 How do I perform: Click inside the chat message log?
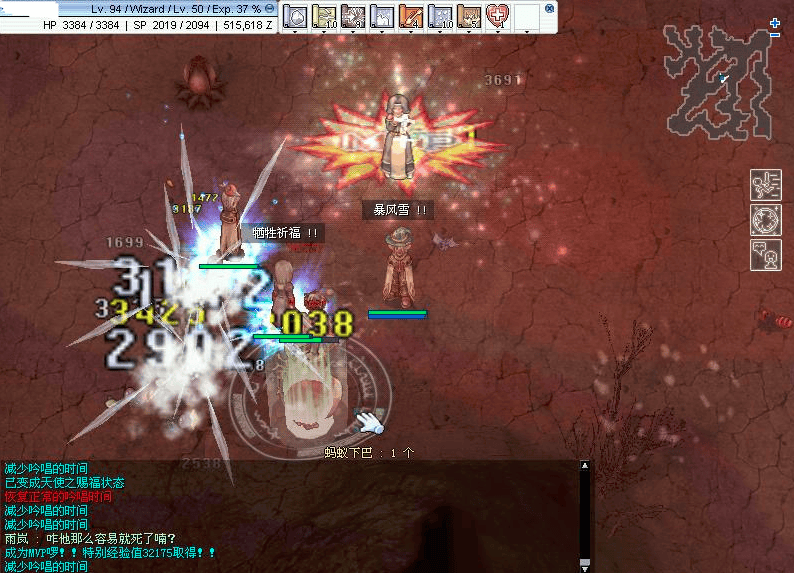(290, 515)
